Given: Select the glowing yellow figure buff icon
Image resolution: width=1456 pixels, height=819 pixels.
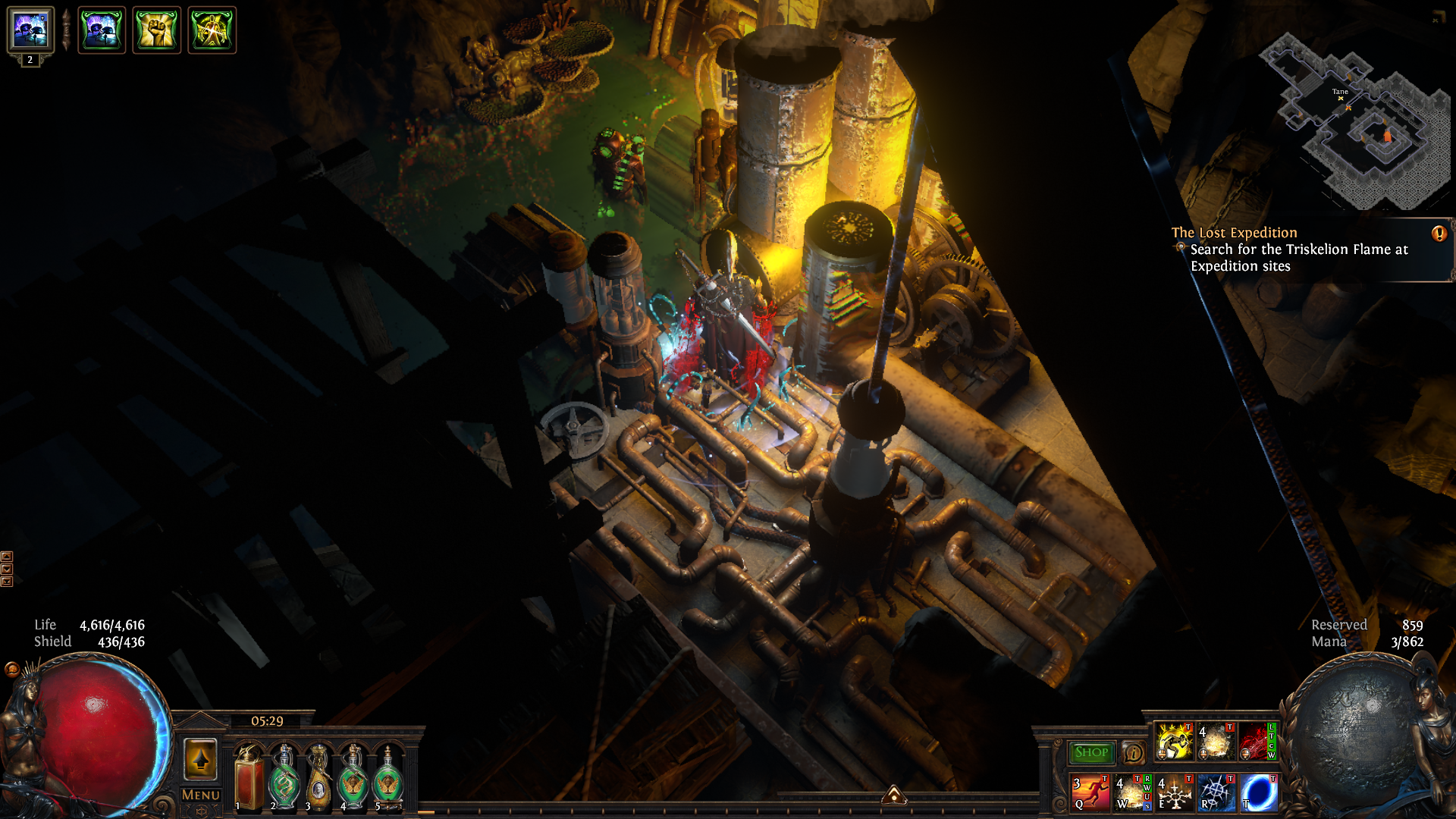Looking at the screenshot, I should click(x=212, y=30).
